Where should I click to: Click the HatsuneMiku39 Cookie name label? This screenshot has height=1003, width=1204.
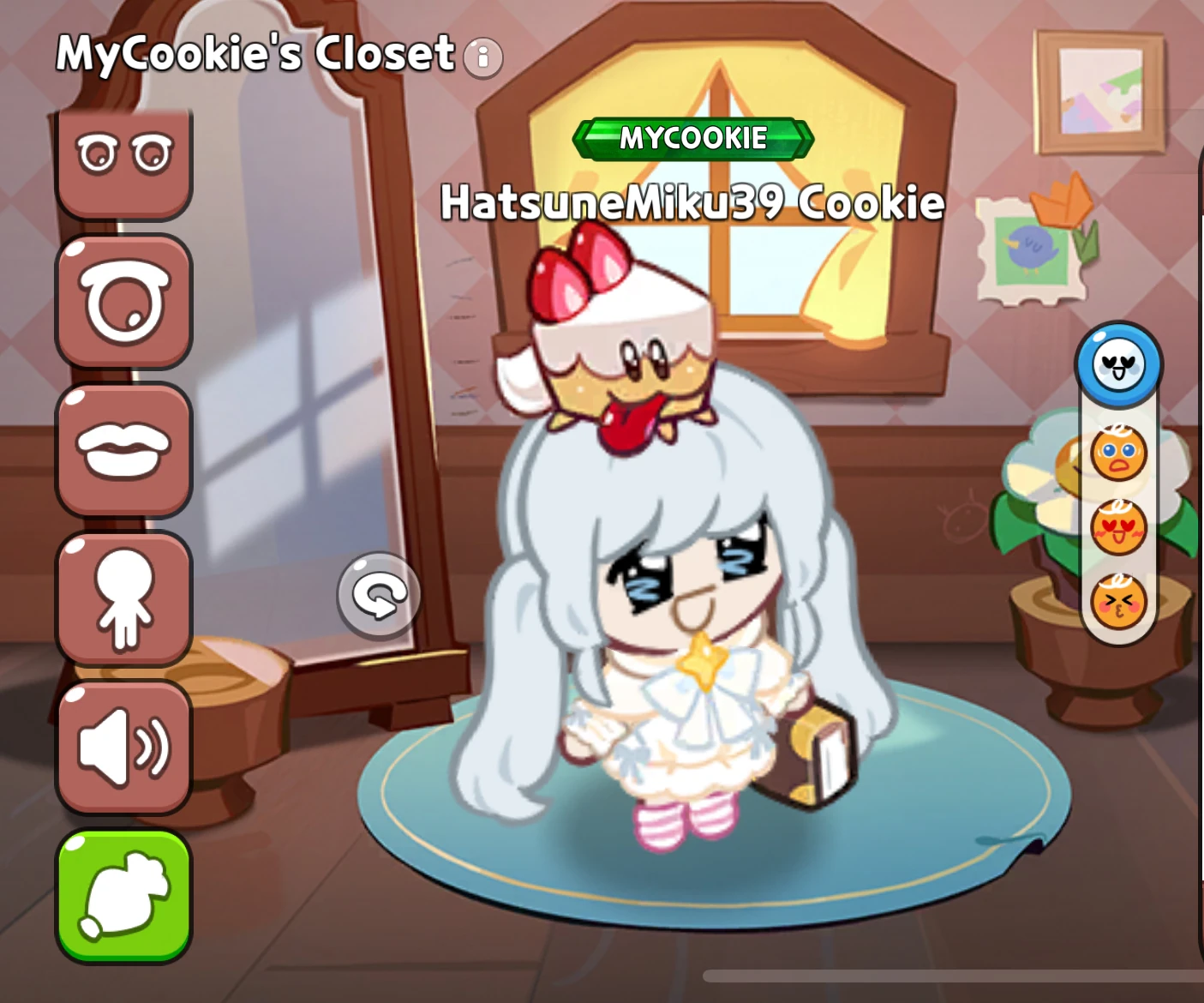(692, 202)
